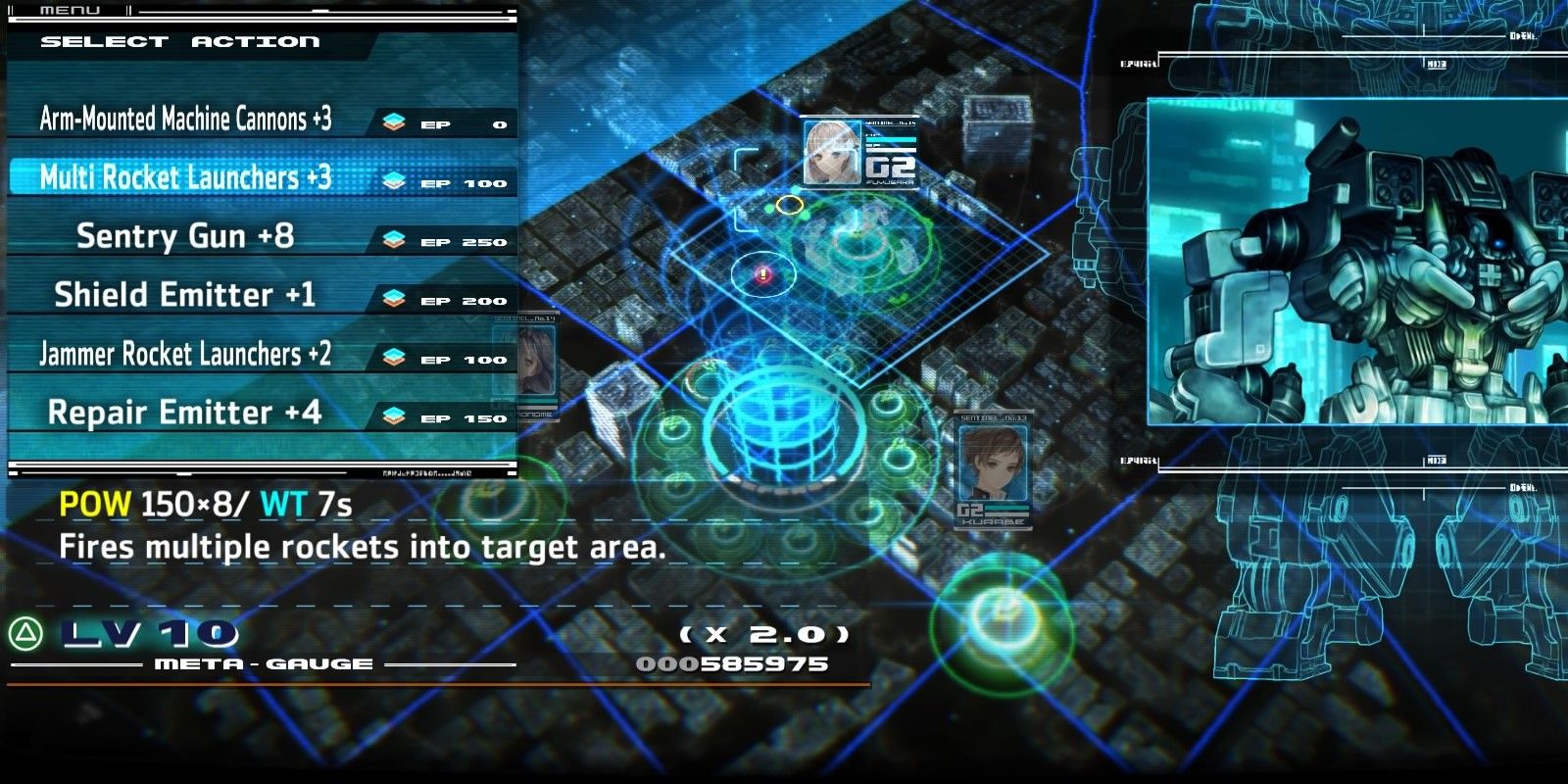Click the stack icon next to Repair Emitter
The image size is (1568, 784).
[396, 414]
